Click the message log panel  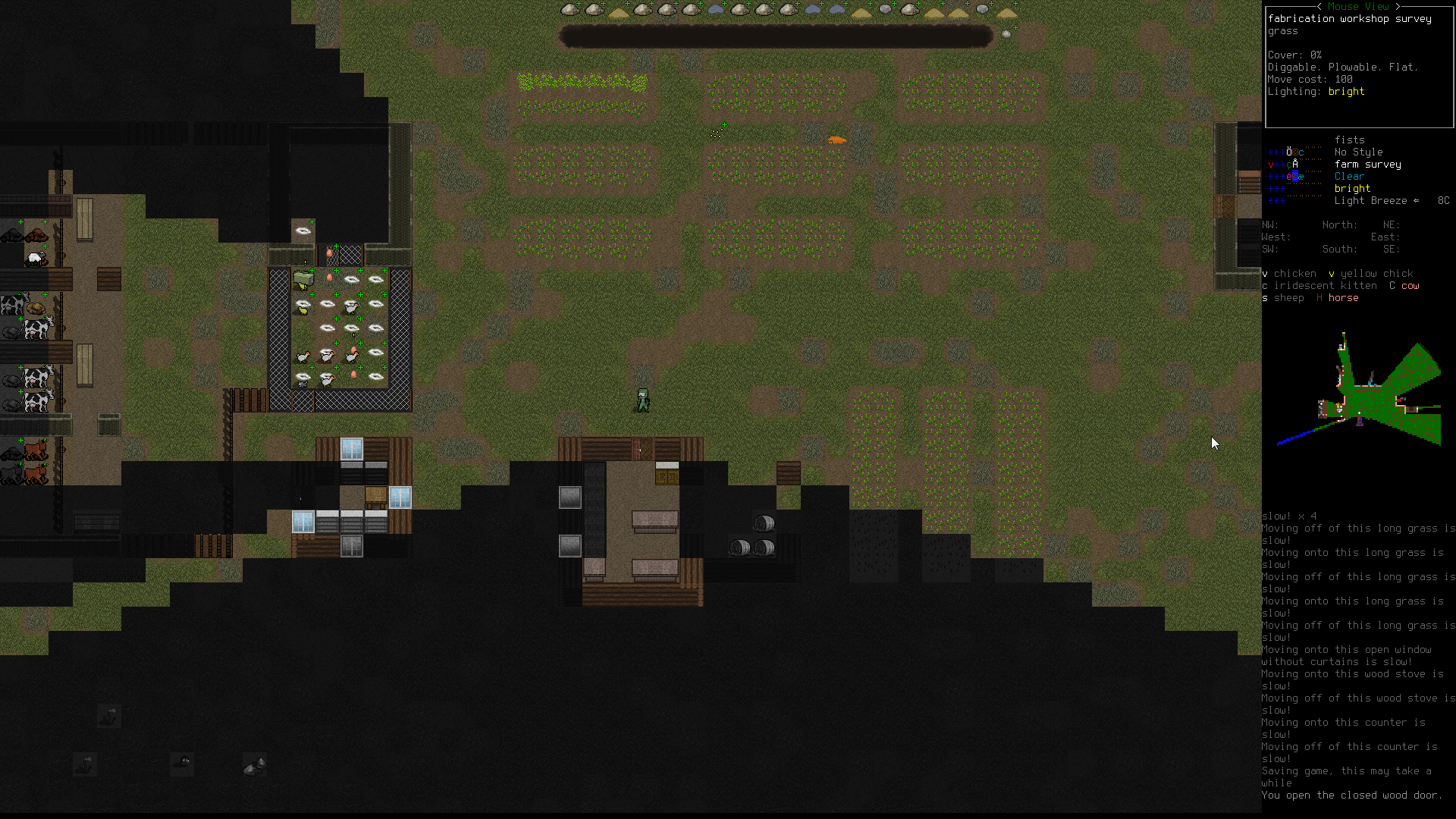click(x=1357, y=656)
